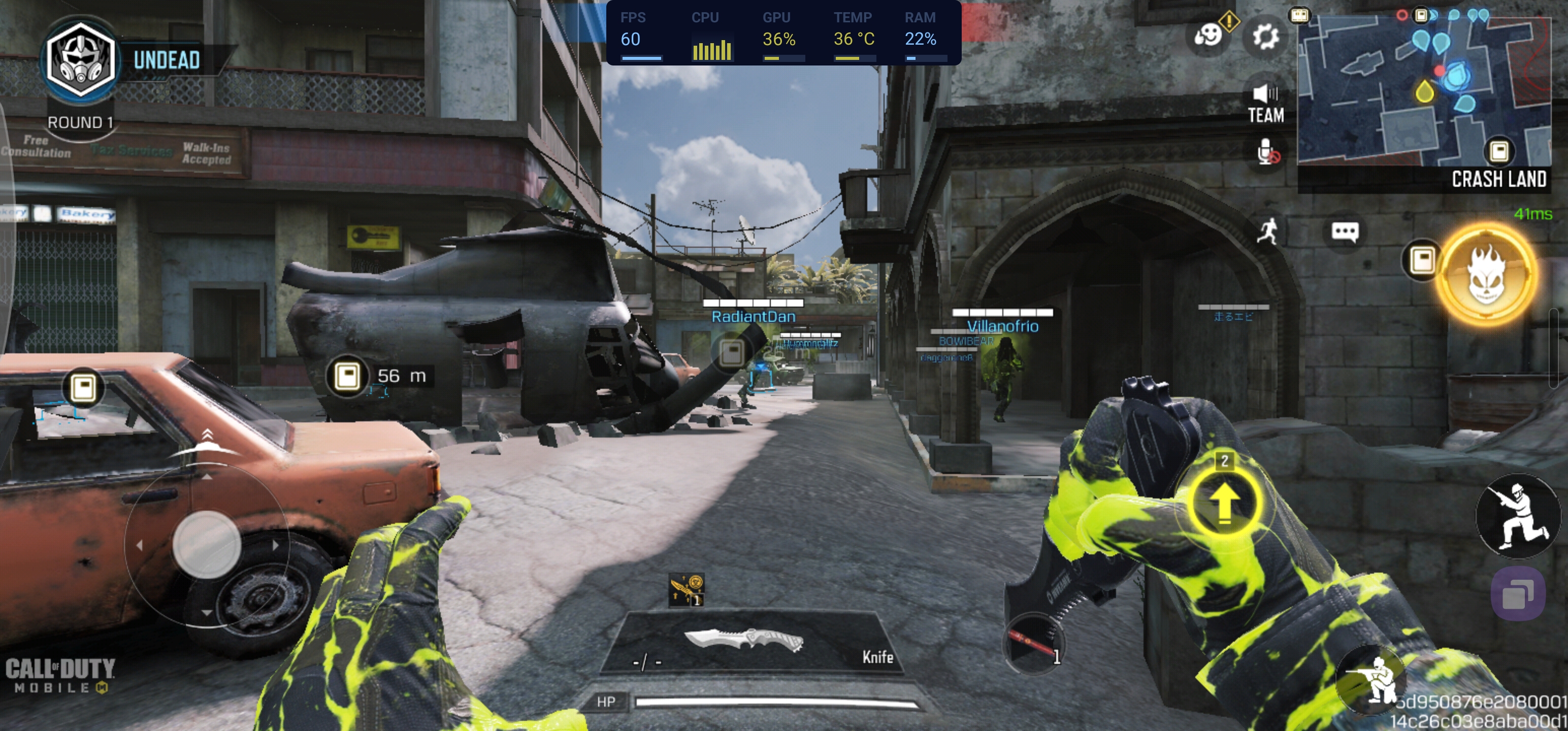
Task: Open the chat speech bubble
Action: [x=1345, y=232]
